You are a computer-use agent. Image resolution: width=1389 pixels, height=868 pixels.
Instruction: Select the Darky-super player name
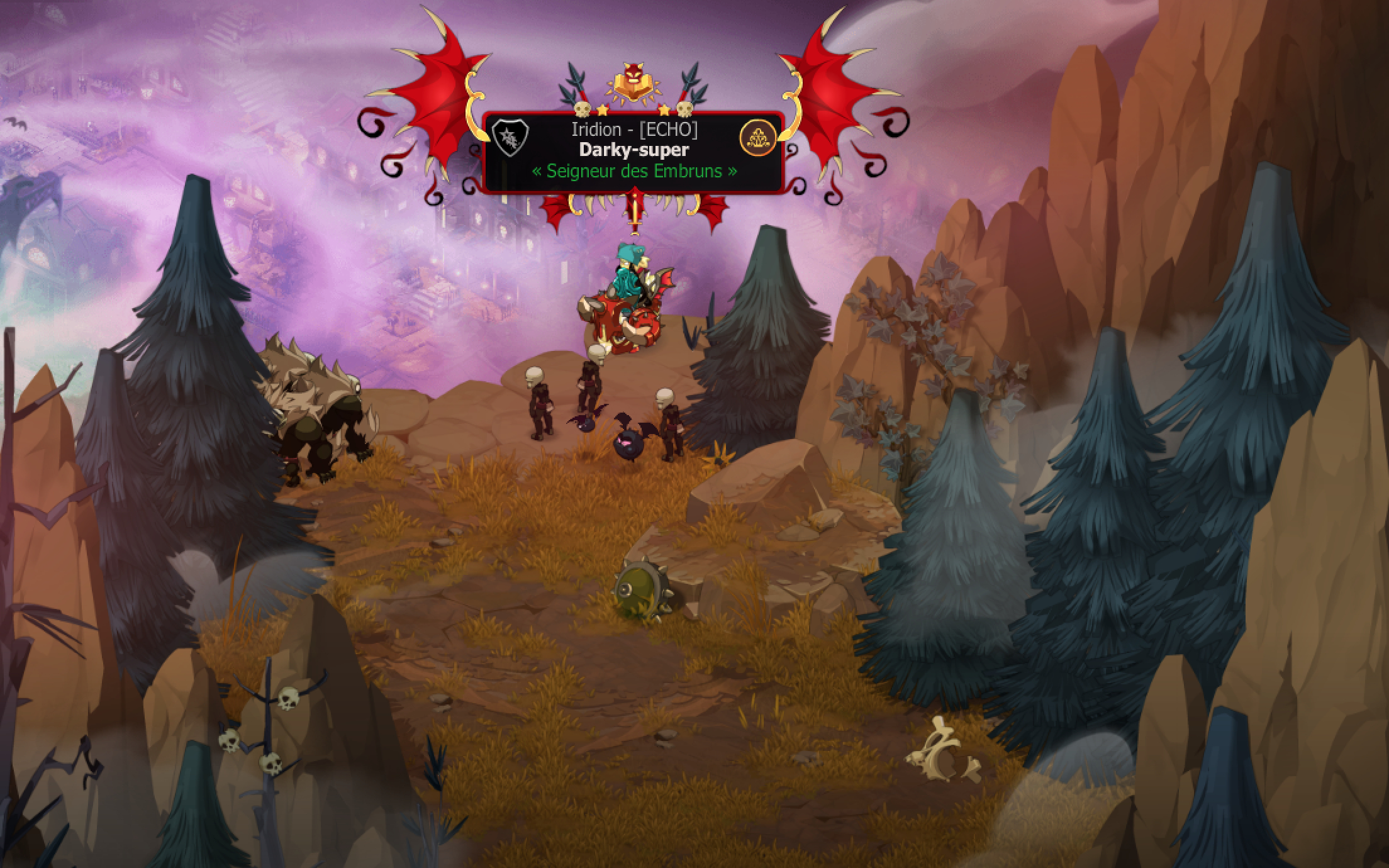(633, 150)
